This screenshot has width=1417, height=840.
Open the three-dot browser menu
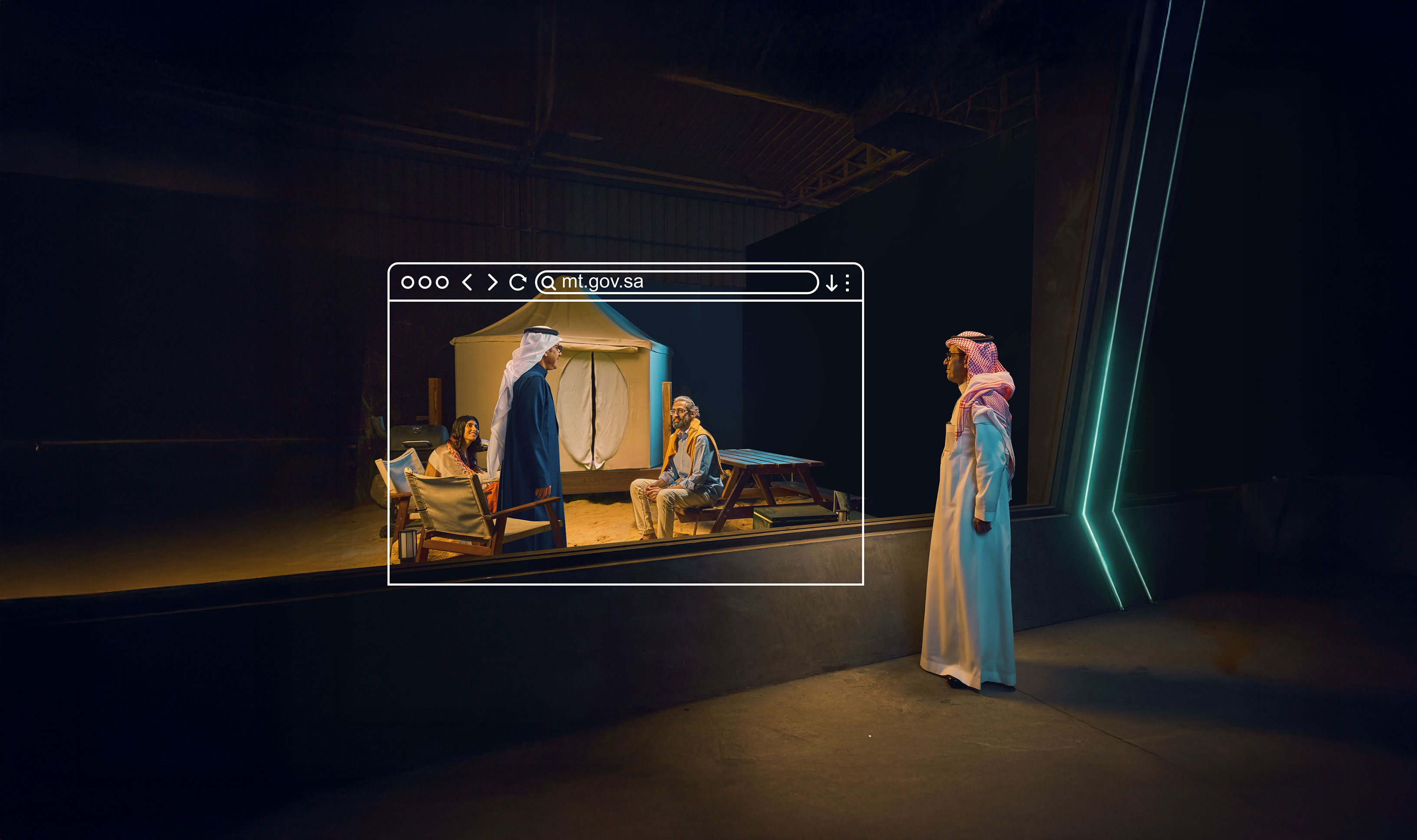coord(847,282)
